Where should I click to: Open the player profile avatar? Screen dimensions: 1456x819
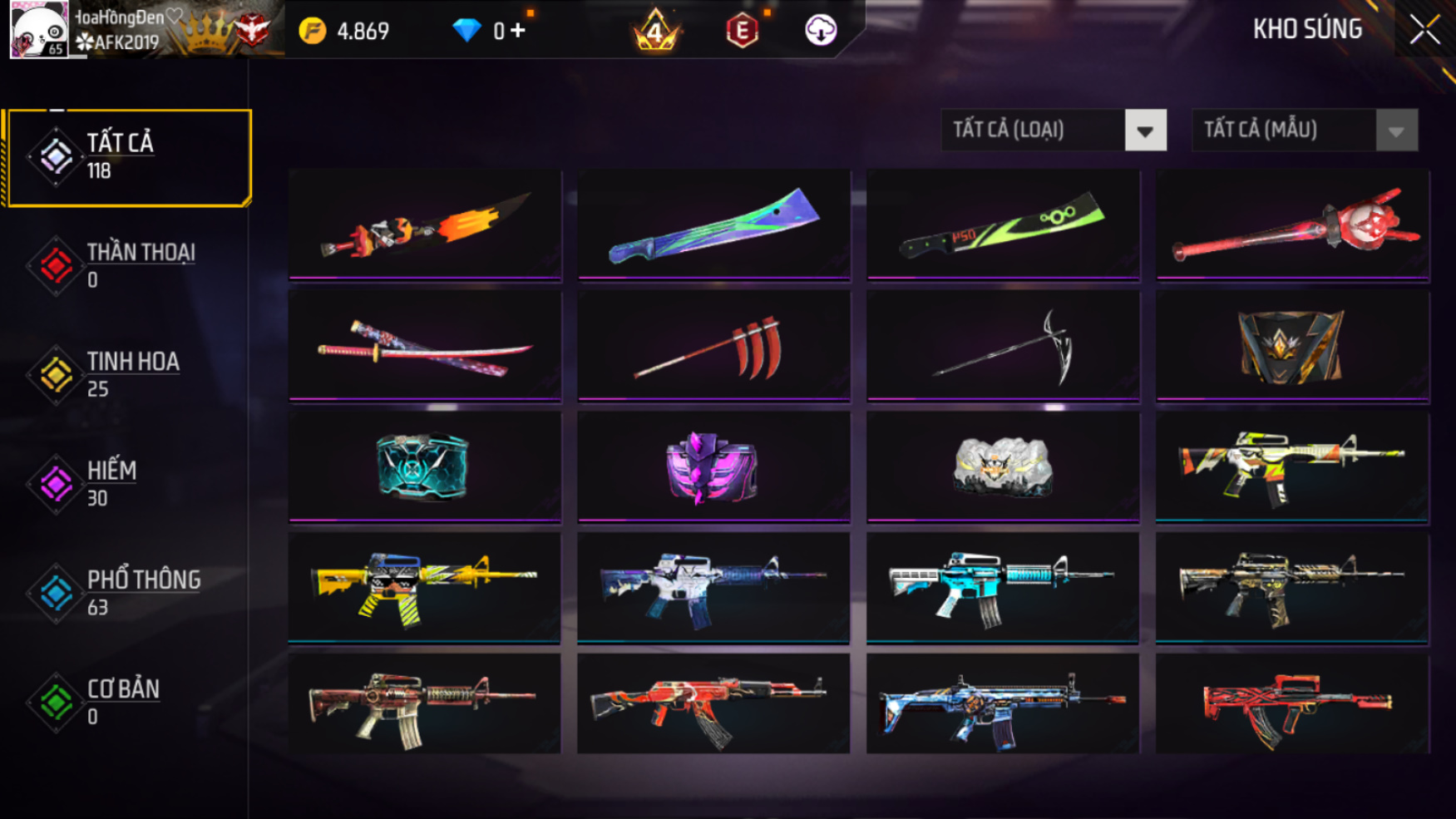click(x=38, y=30)
